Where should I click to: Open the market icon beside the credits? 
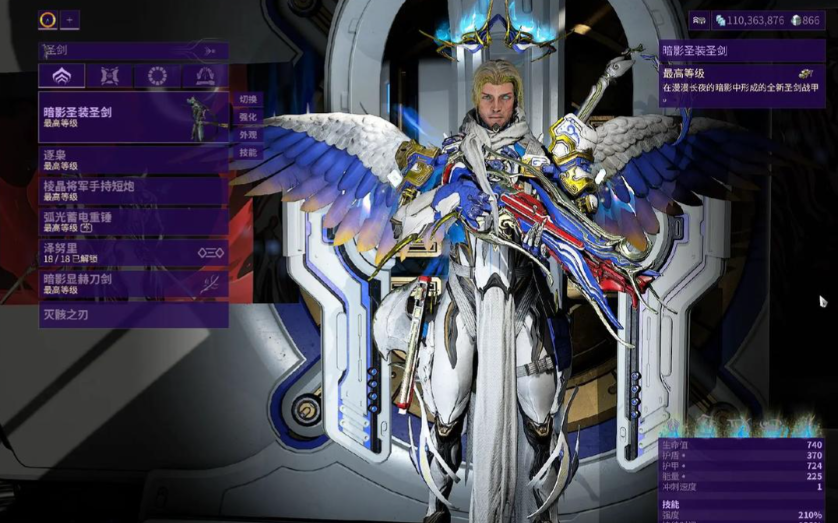700,19
